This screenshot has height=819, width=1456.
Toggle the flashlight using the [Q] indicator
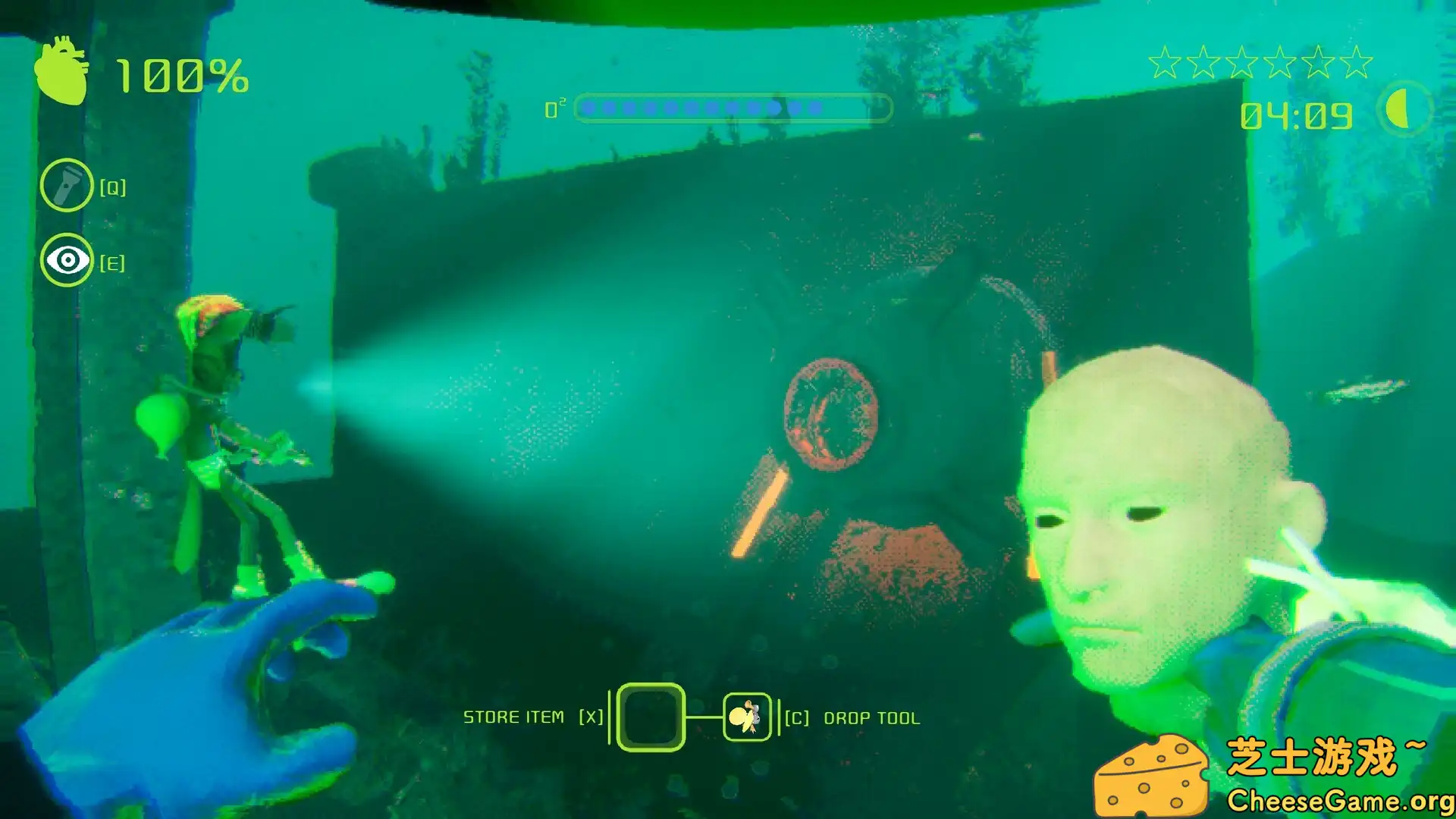pos(112,186)
